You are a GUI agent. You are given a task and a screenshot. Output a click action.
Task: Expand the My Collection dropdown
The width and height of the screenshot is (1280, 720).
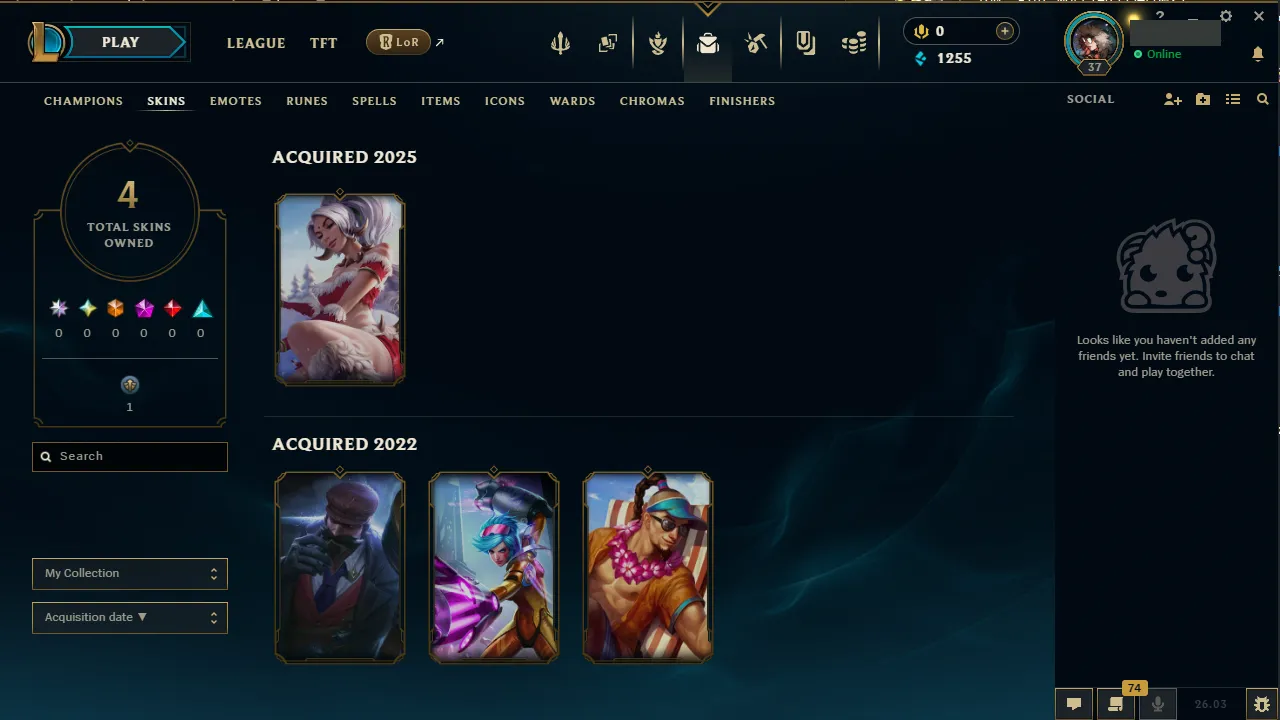pyautogui.click(x=129, y=574)
